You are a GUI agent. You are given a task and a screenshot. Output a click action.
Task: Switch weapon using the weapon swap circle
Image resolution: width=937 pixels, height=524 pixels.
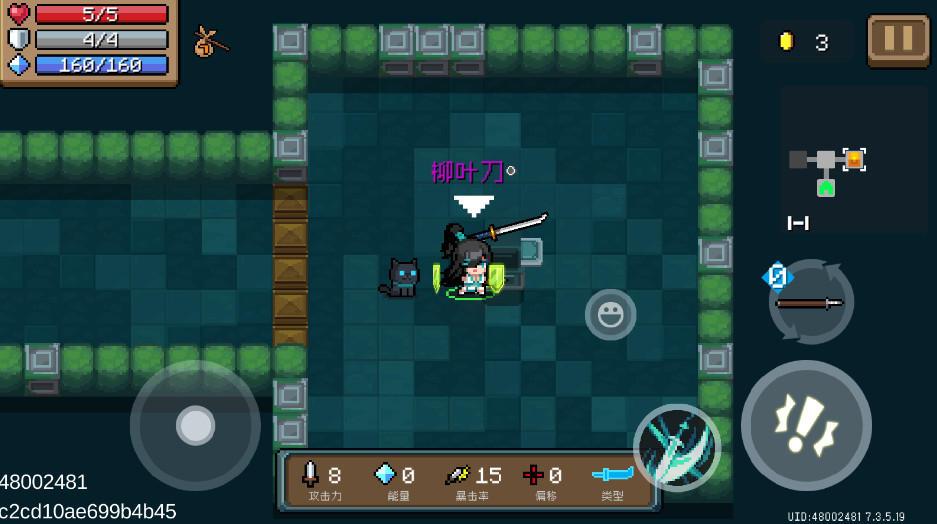pos(811,301)
